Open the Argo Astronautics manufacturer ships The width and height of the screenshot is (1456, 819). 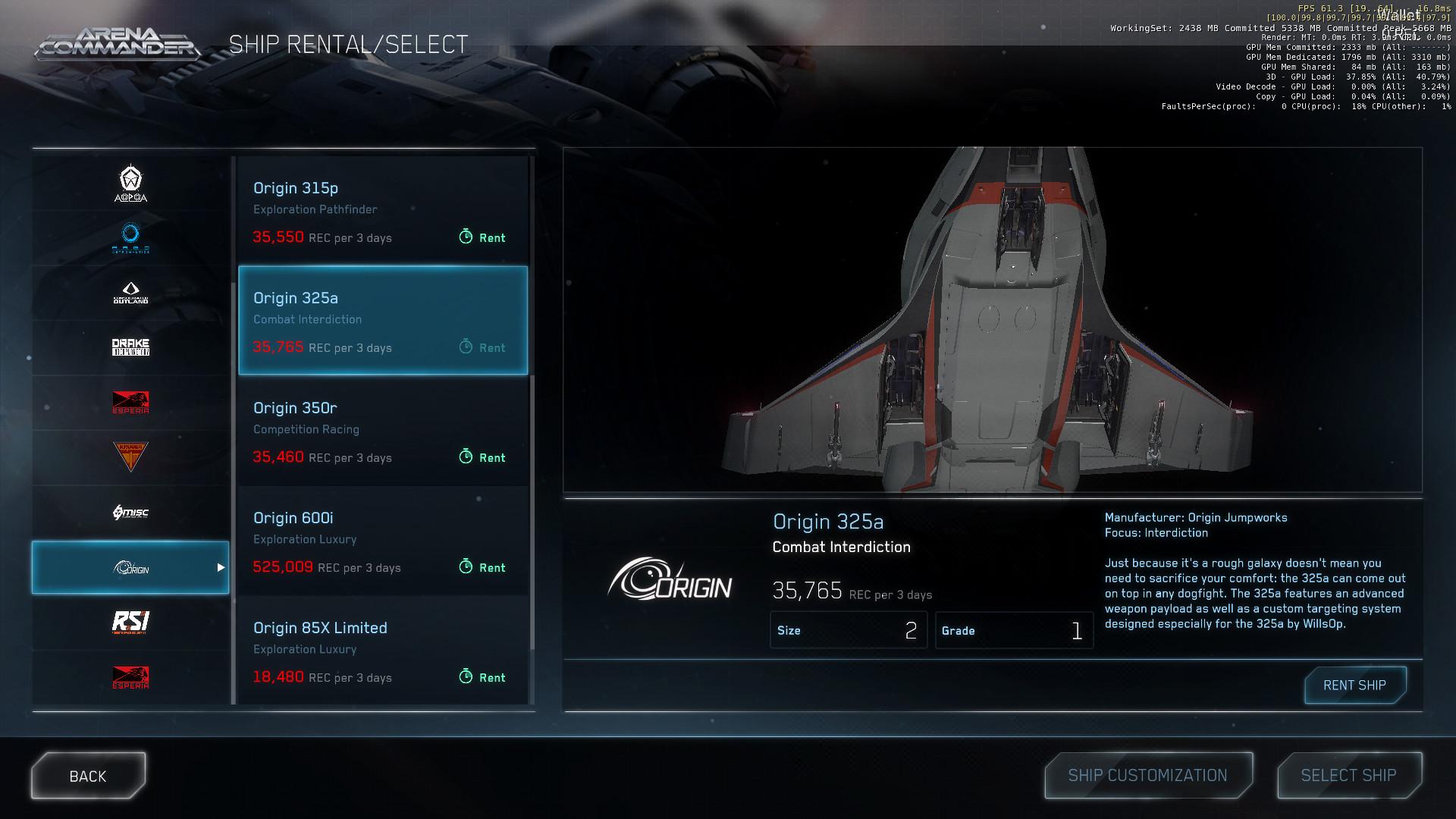click(130, 237)
